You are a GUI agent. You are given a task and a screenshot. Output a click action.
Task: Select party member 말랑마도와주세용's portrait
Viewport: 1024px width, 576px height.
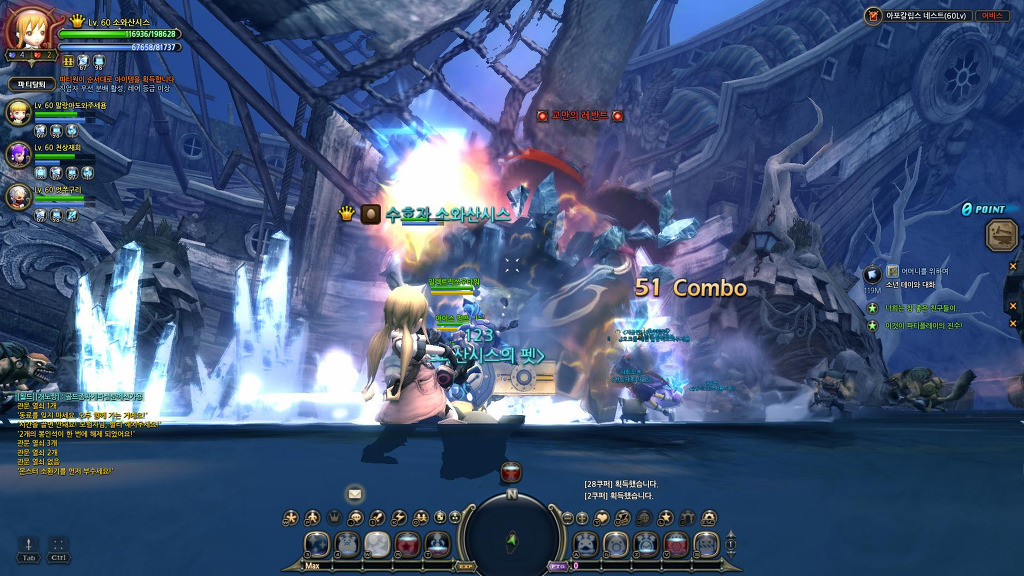coord(19,112)
